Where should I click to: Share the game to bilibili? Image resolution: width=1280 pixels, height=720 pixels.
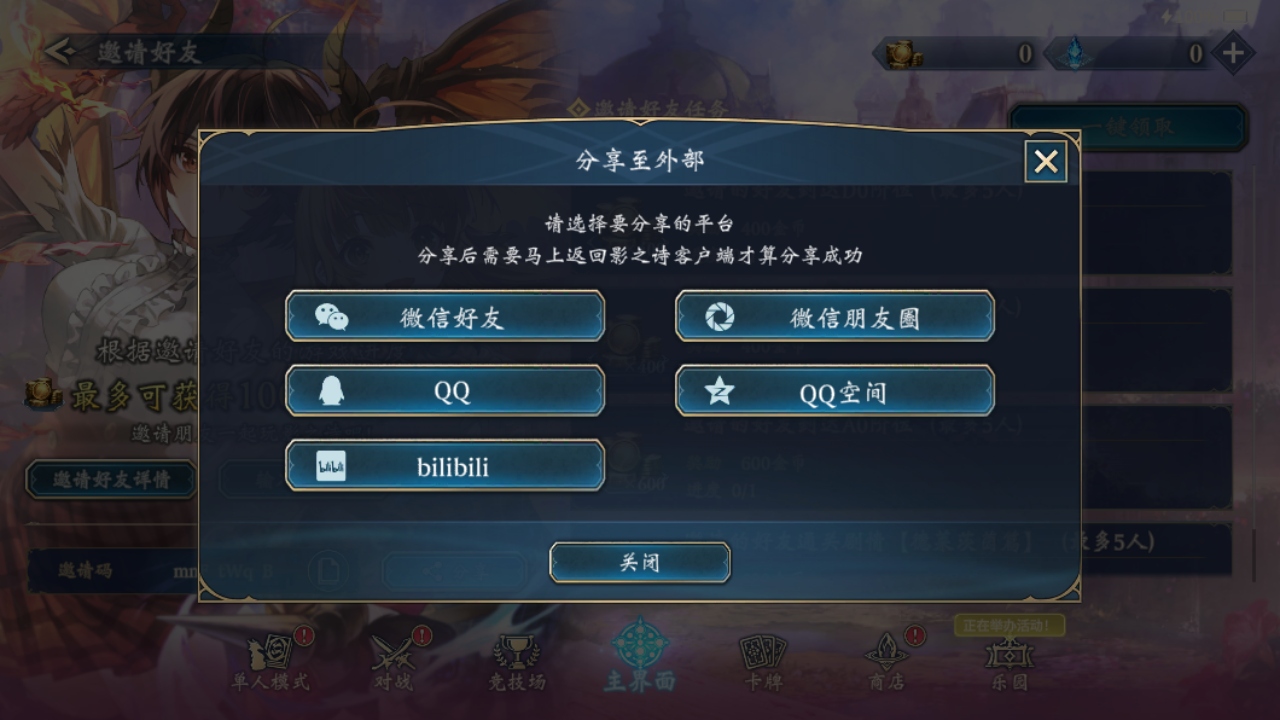click(445, 465)
